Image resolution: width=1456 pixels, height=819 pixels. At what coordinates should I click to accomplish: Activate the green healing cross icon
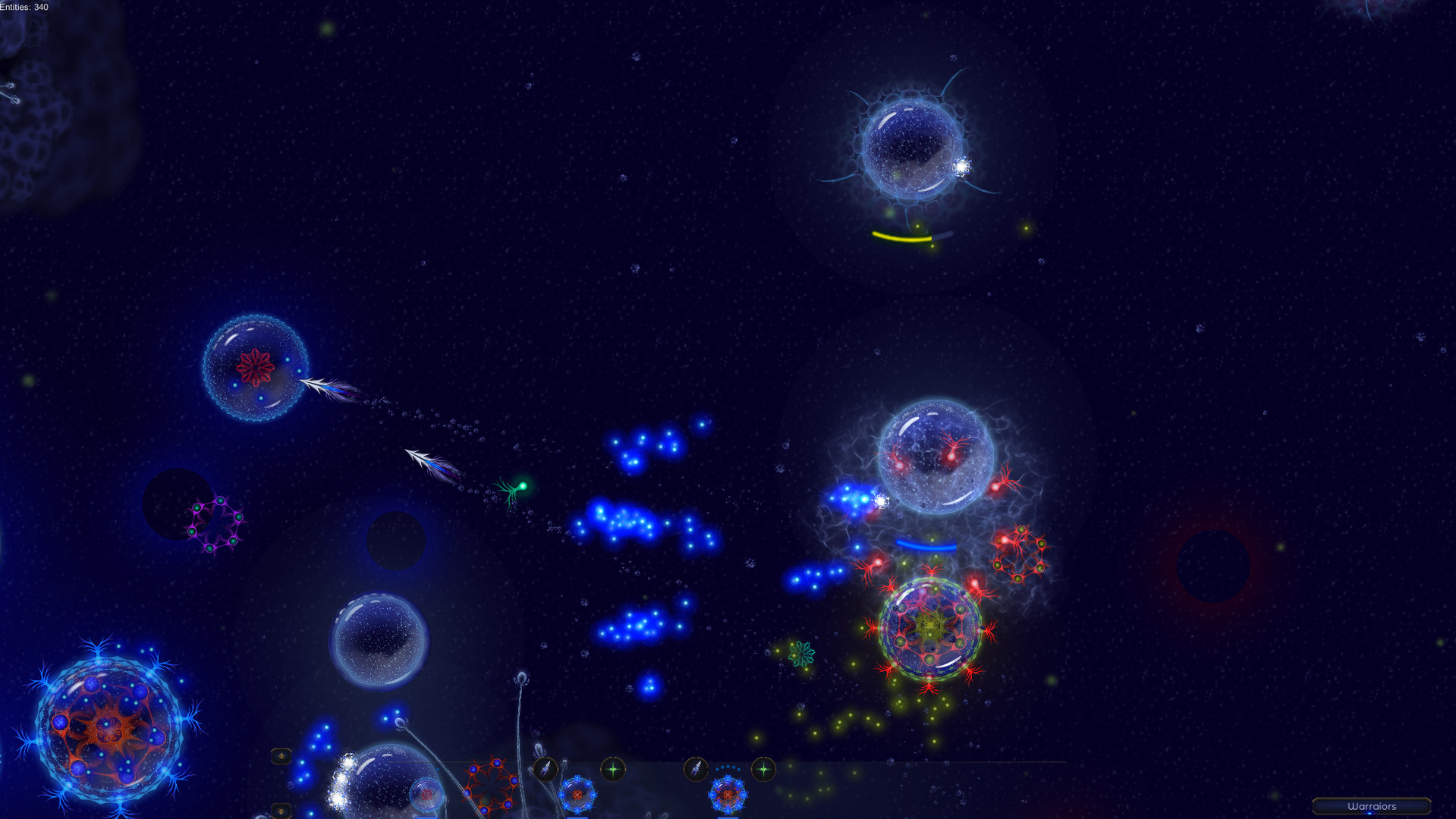(x=612, y=767)
